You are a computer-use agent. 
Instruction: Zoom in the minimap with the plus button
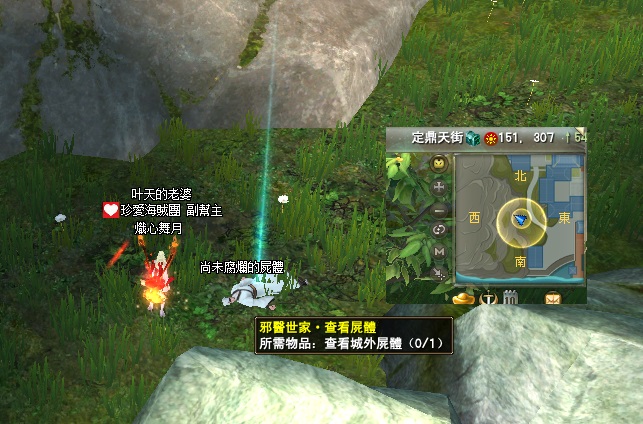440,187
